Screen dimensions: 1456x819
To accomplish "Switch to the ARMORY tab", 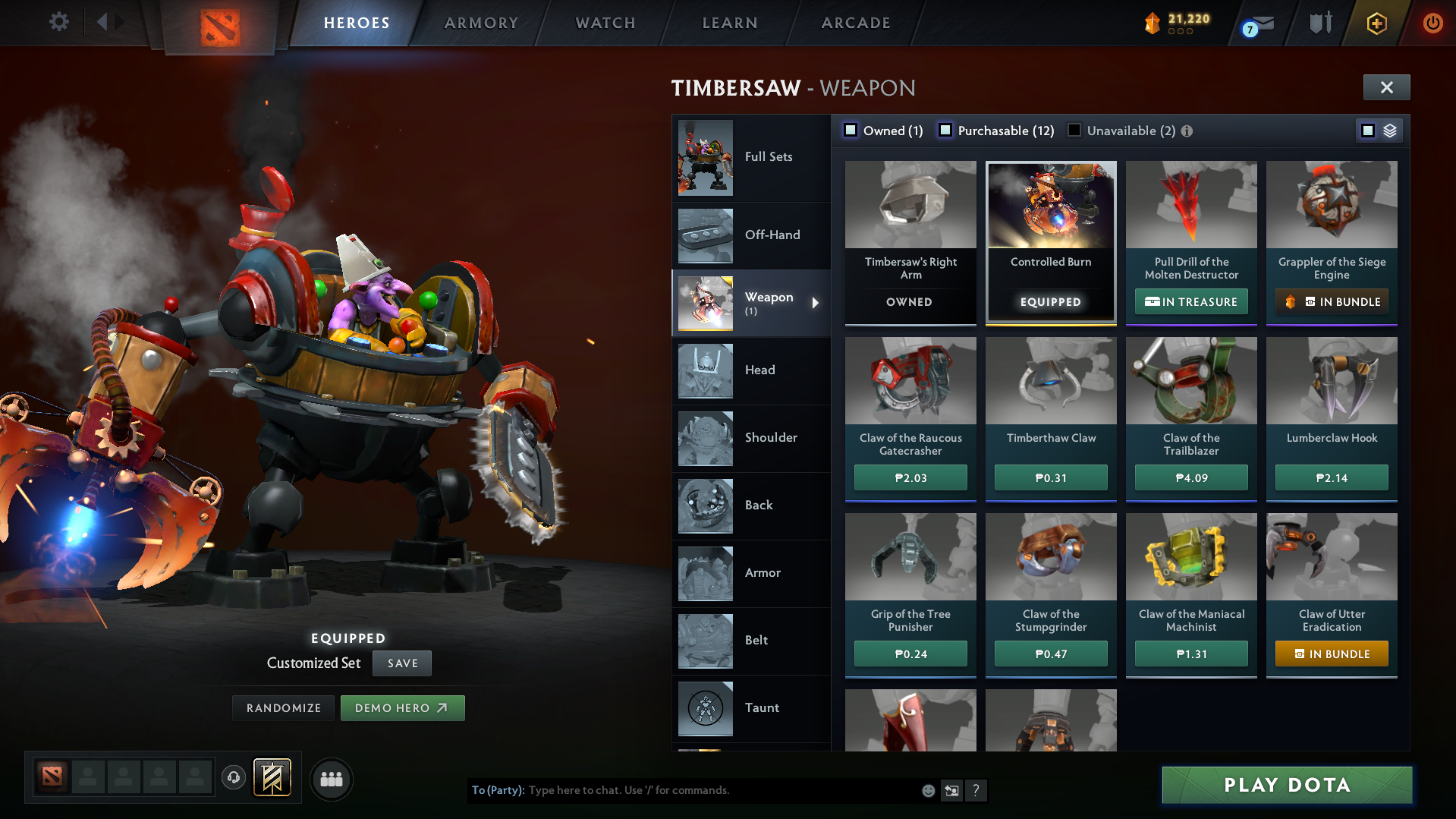I will coord(481,23).
